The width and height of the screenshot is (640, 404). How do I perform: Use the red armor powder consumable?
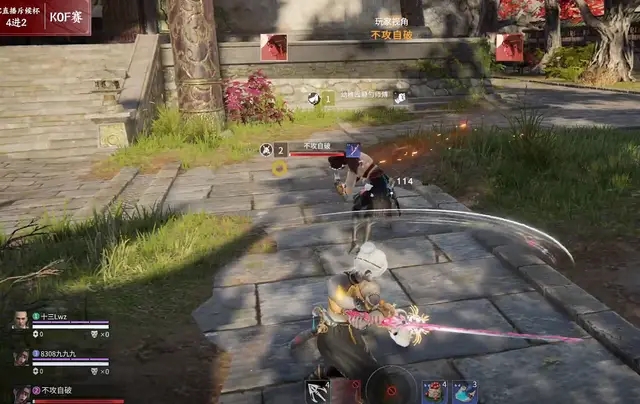tap(434, 391)
